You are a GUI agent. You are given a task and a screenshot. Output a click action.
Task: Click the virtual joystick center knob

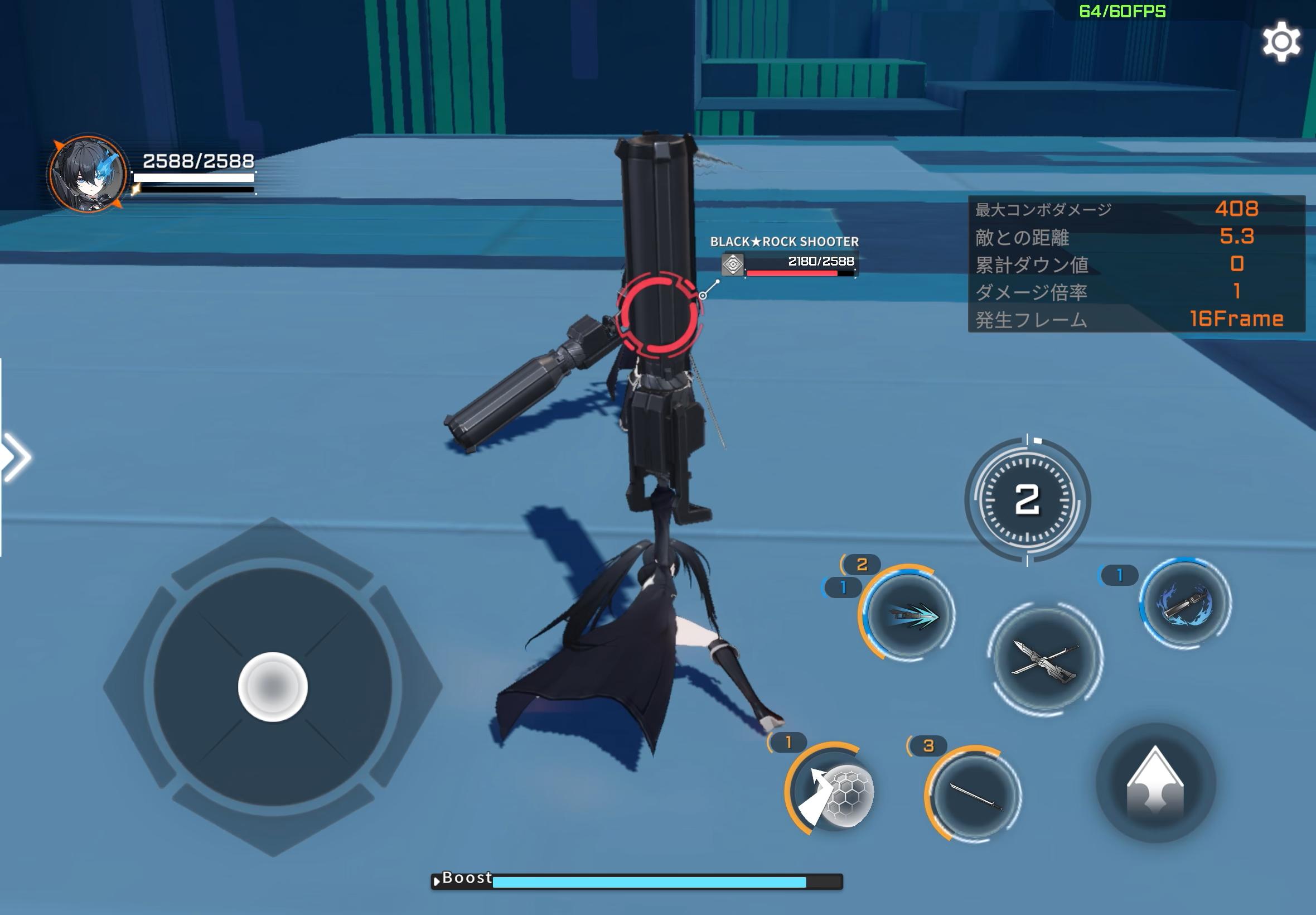pyautogui.click(x=273, y=686)
